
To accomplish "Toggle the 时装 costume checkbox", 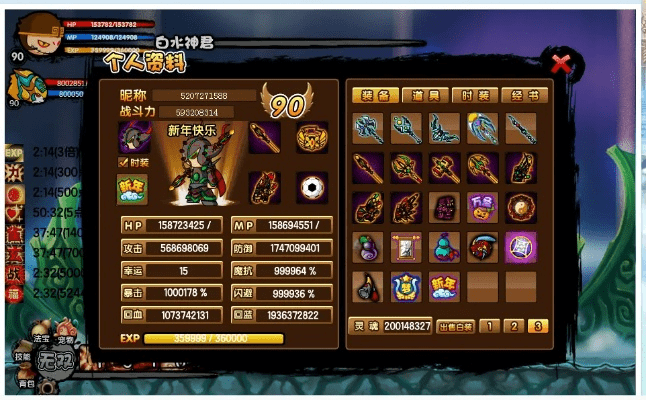I will 122,162.
